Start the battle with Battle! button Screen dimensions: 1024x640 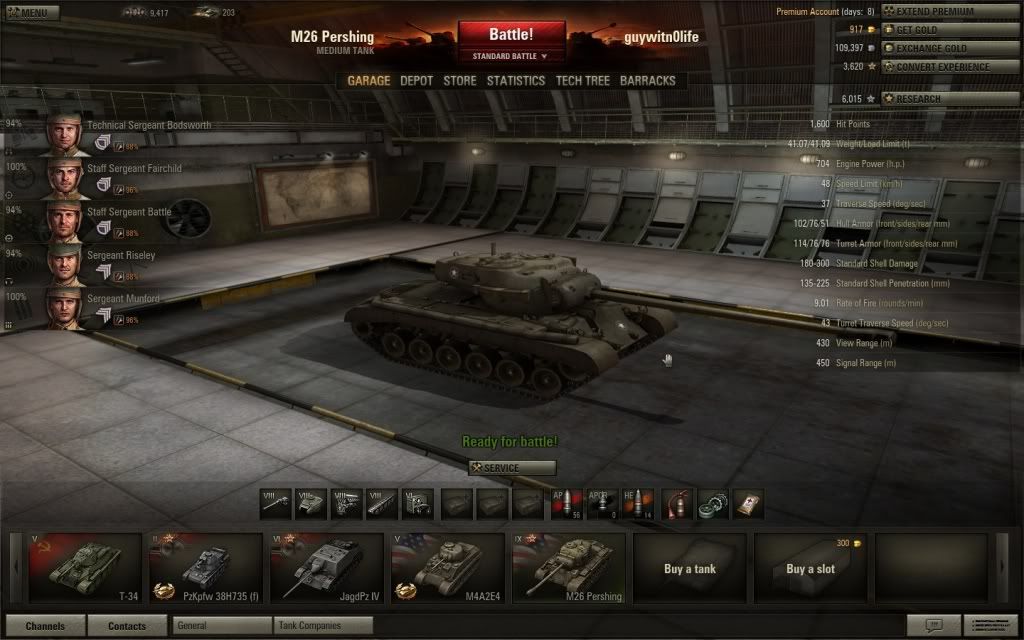(511, 35)
